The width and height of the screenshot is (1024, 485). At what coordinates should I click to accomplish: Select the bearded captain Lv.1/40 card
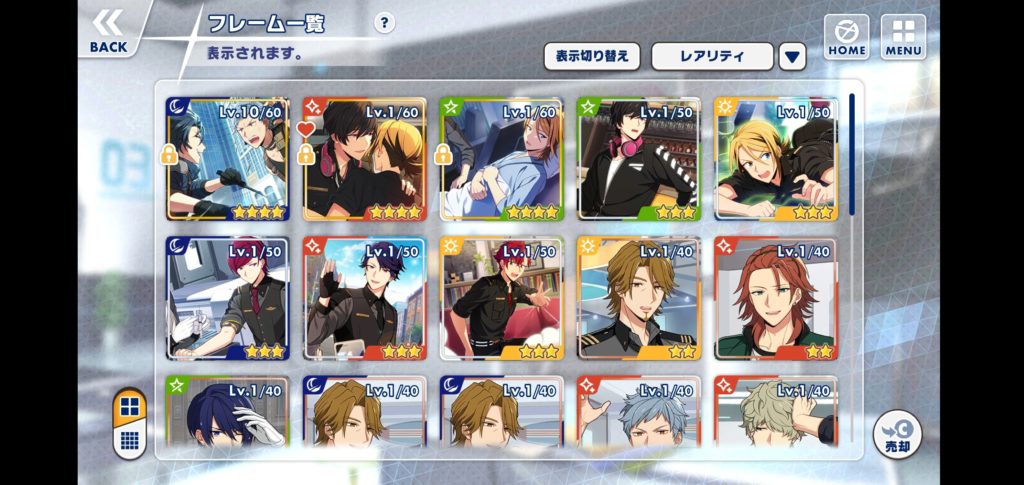pos(639,298)
